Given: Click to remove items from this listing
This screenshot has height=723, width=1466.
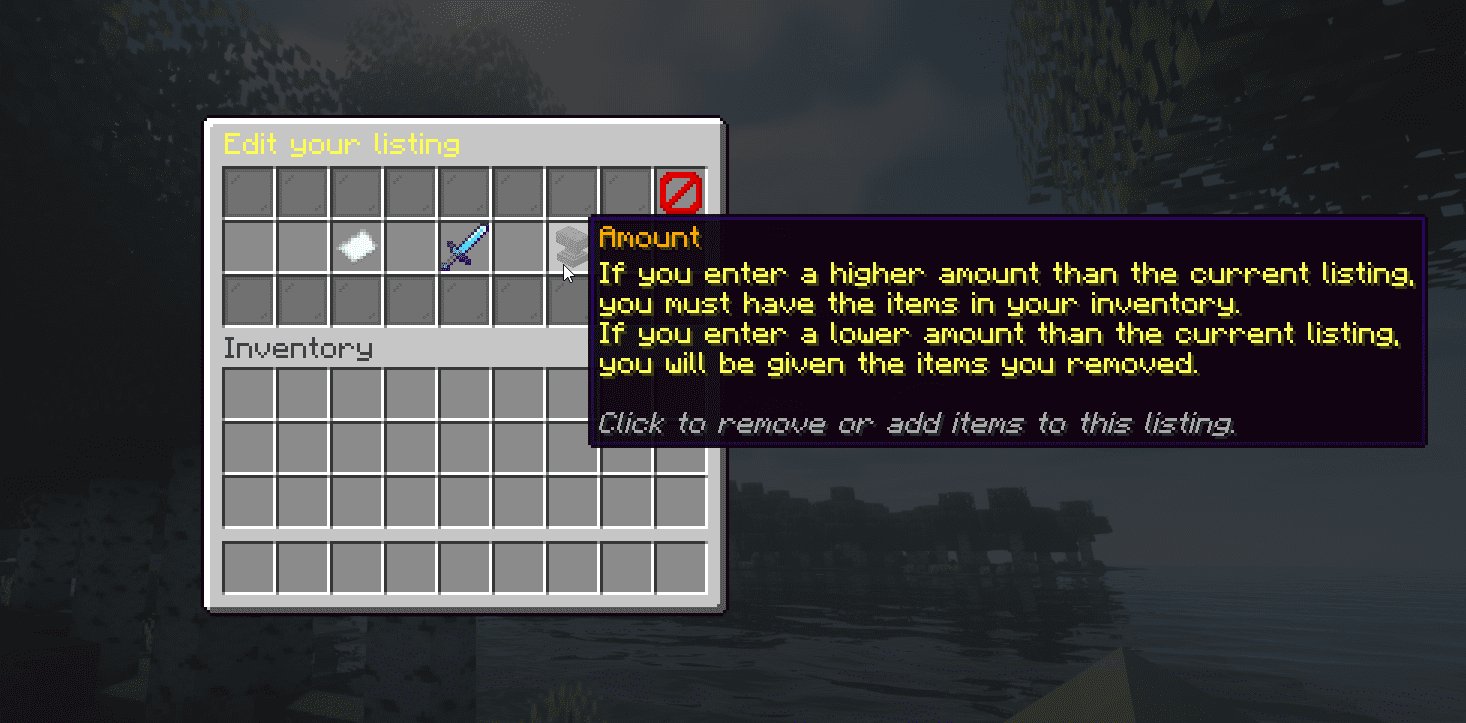Looking at the screenshot, I should point(572,248).
